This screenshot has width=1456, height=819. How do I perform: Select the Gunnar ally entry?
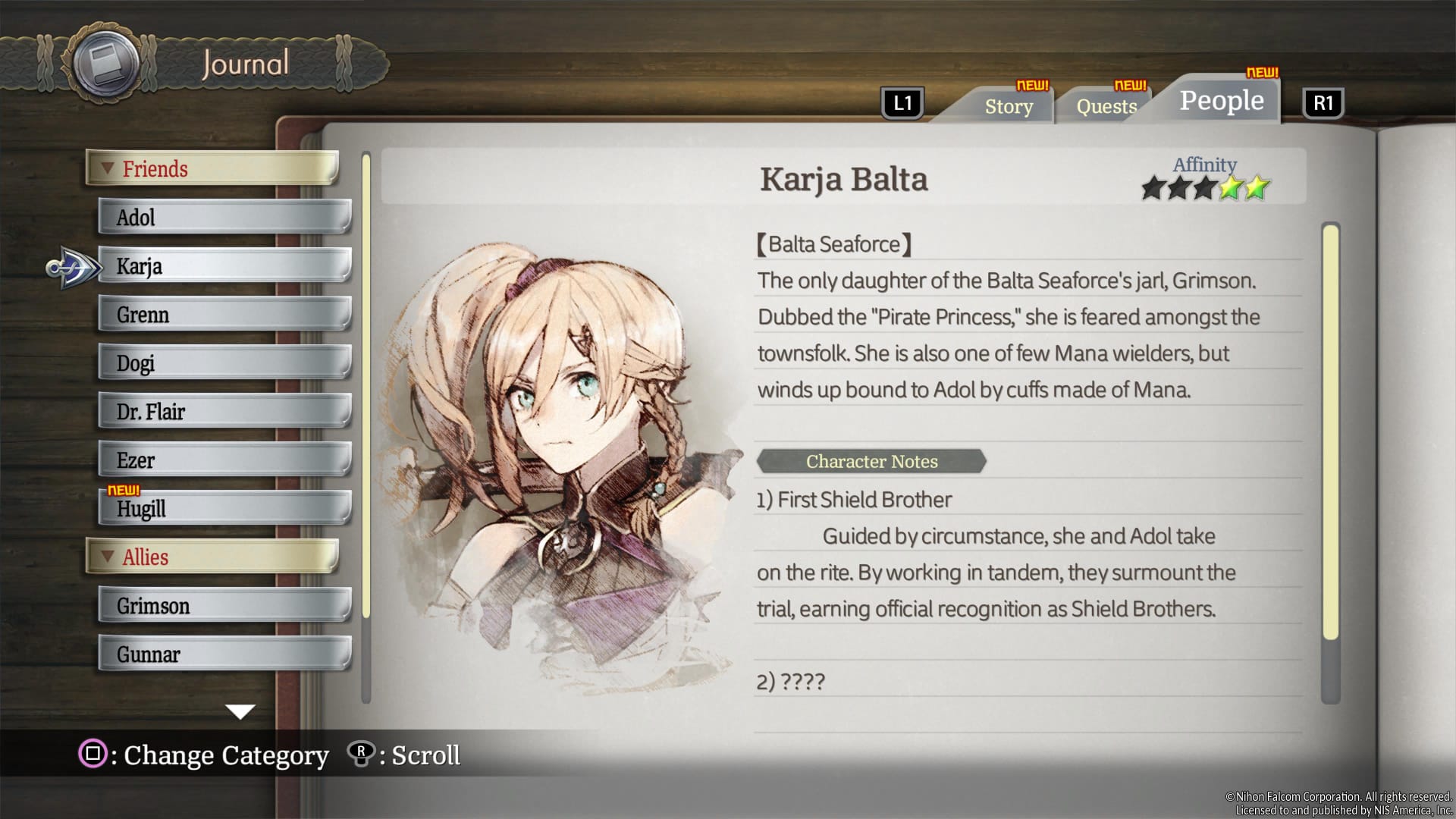click(224, 654)
